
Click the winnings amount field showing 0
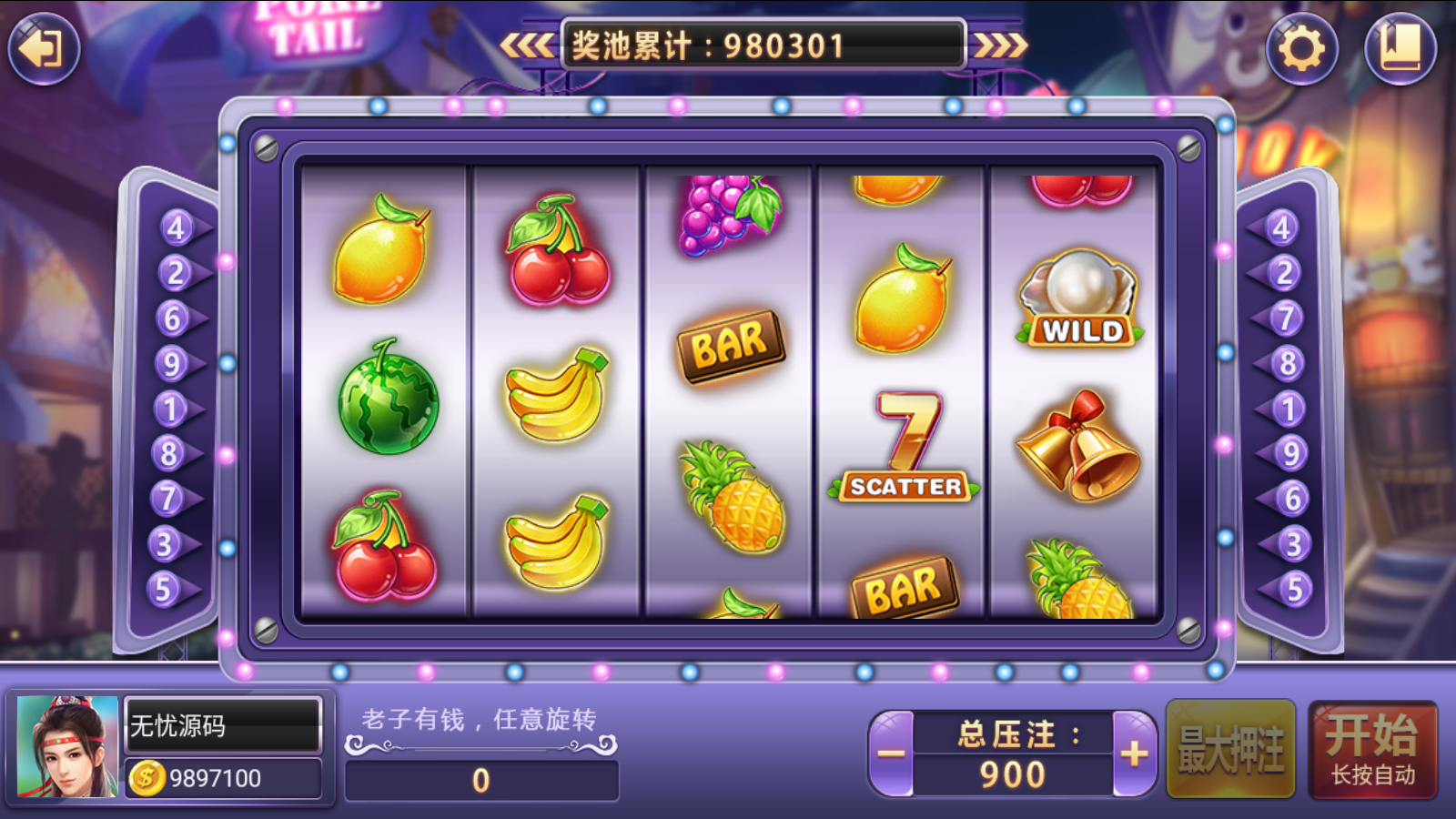click(482, 781)
